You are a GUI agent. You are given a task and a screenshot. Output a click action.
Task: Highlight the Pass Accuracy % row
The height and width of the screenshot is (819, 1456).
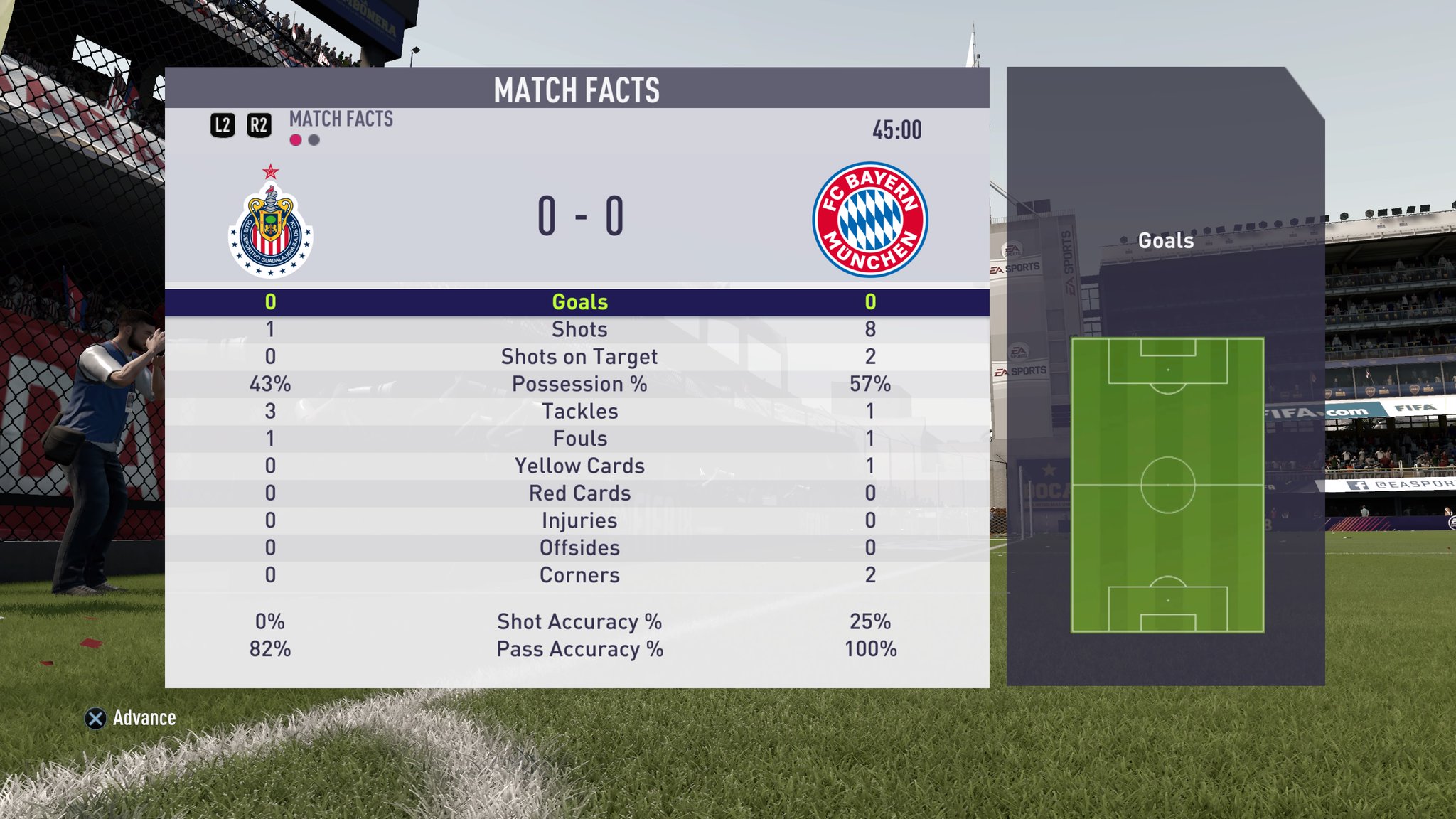click(x=579, y=649)
